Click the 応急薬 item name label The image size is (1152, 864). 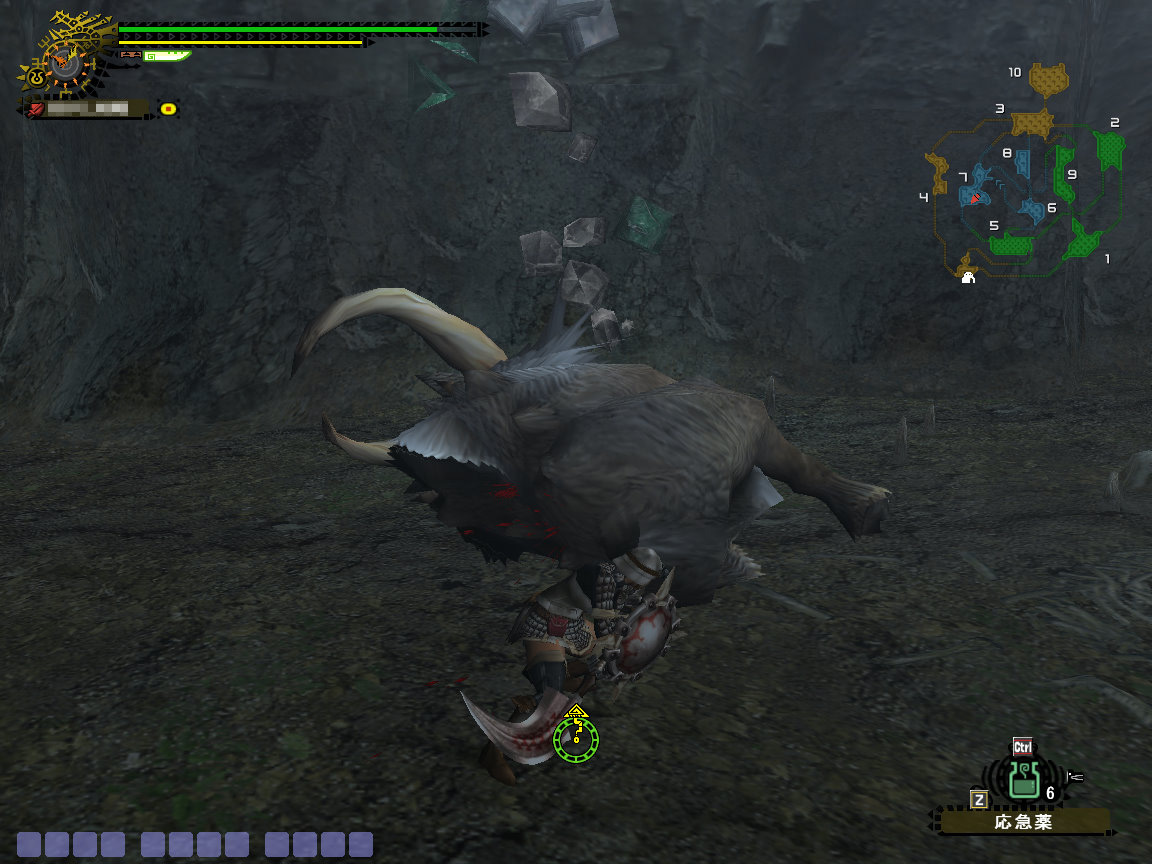(1024, 823)
